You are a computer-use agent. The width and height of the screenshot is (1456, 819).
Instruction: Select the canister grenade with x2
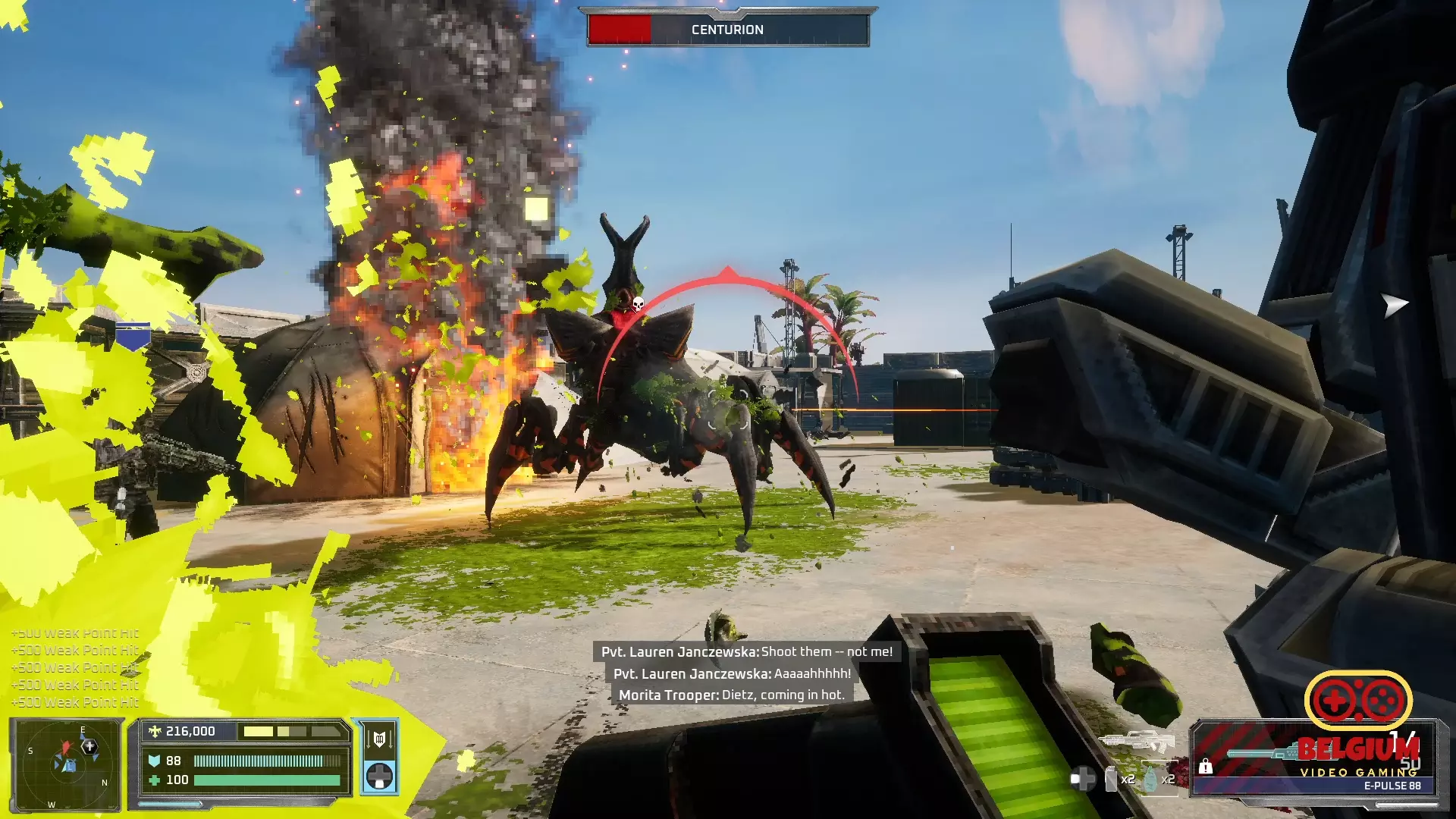1112,779
